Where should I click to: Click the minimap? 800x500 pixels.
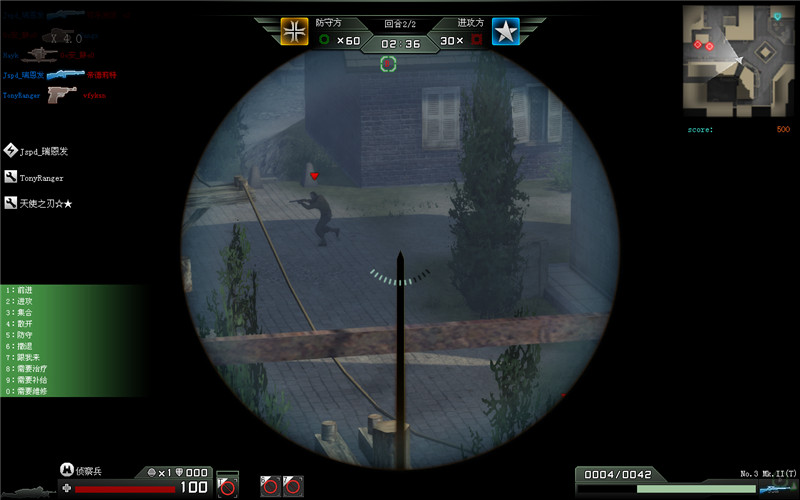click(x=737, y=60)
